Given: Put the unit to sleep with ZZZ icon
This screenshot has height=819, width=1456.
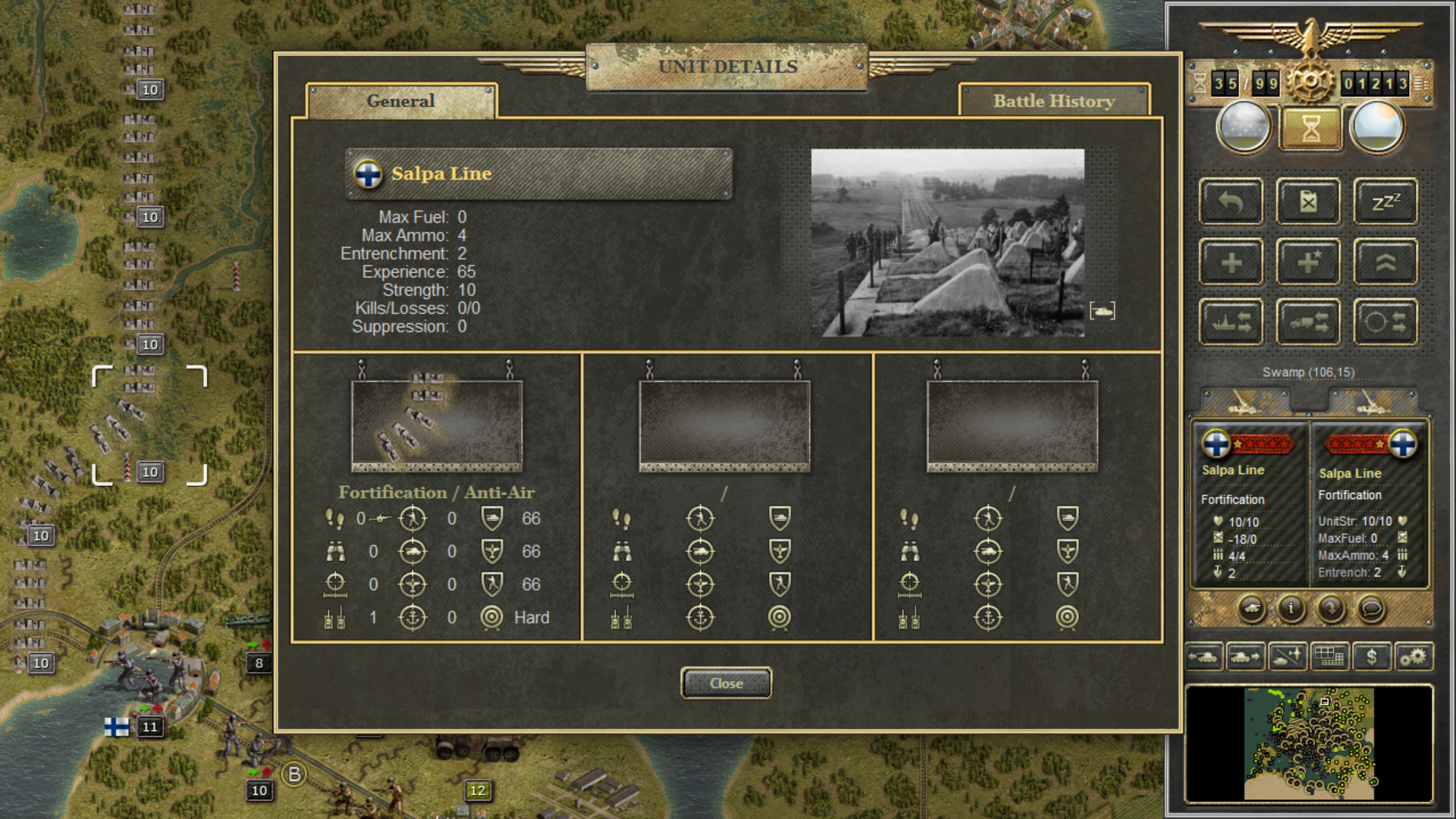Looking at the screenshot, I should (x=1385, y=201).
